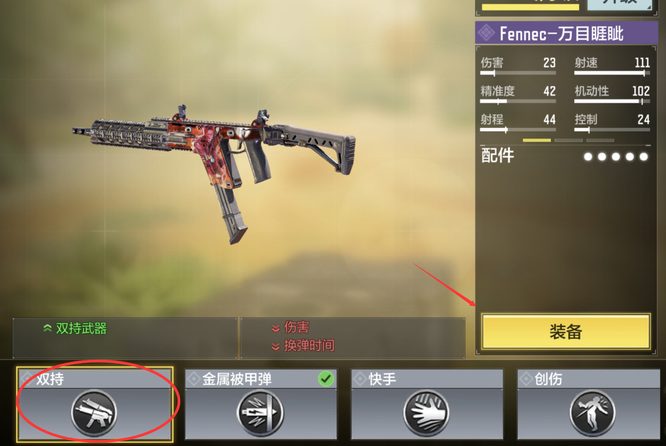Pick the 快手 perk card
This screenshot has width=666, height=446.
coord(427,403)
